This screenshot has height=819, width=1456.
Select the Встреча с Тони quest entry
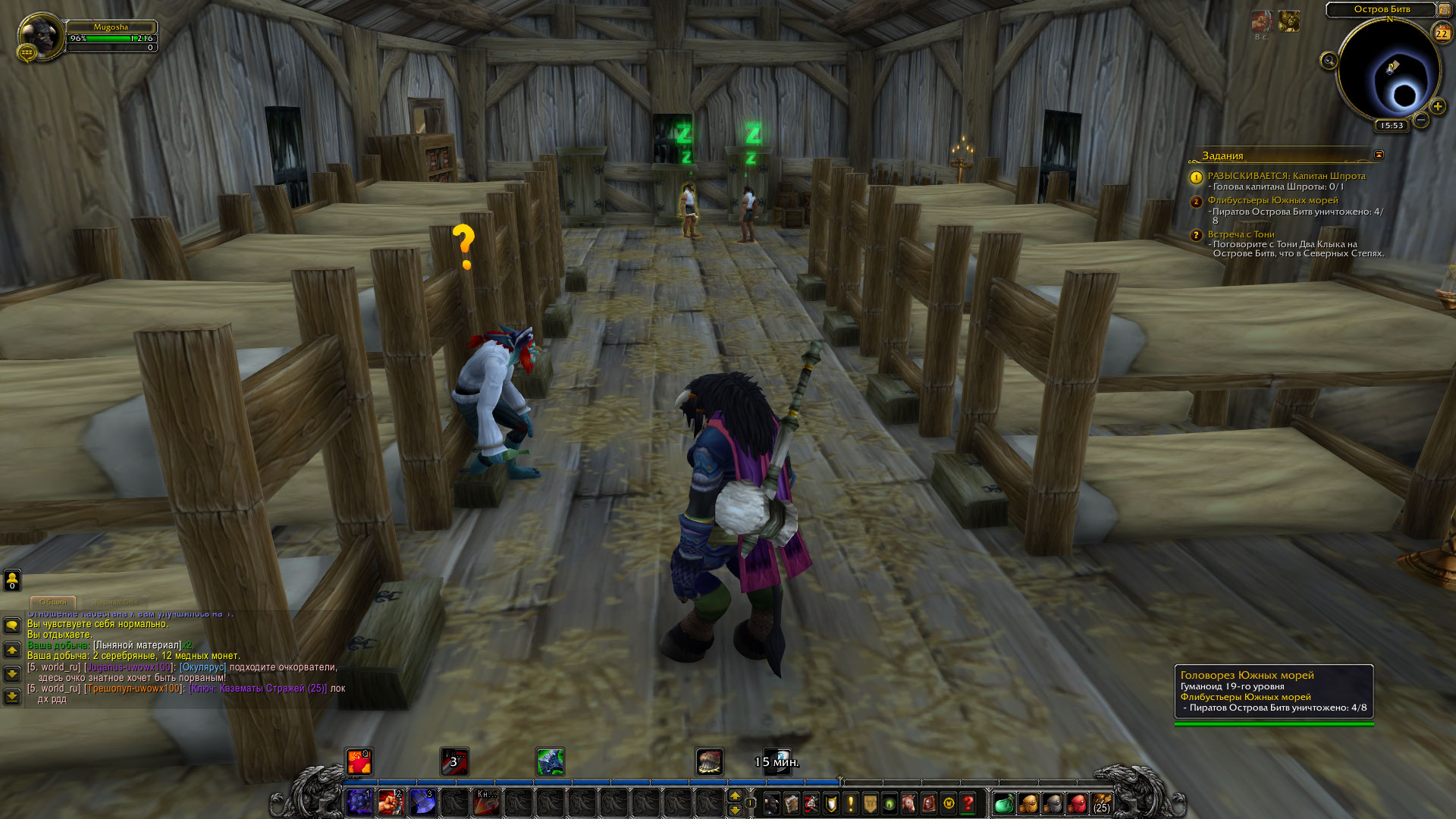(x=1241, y=234)
